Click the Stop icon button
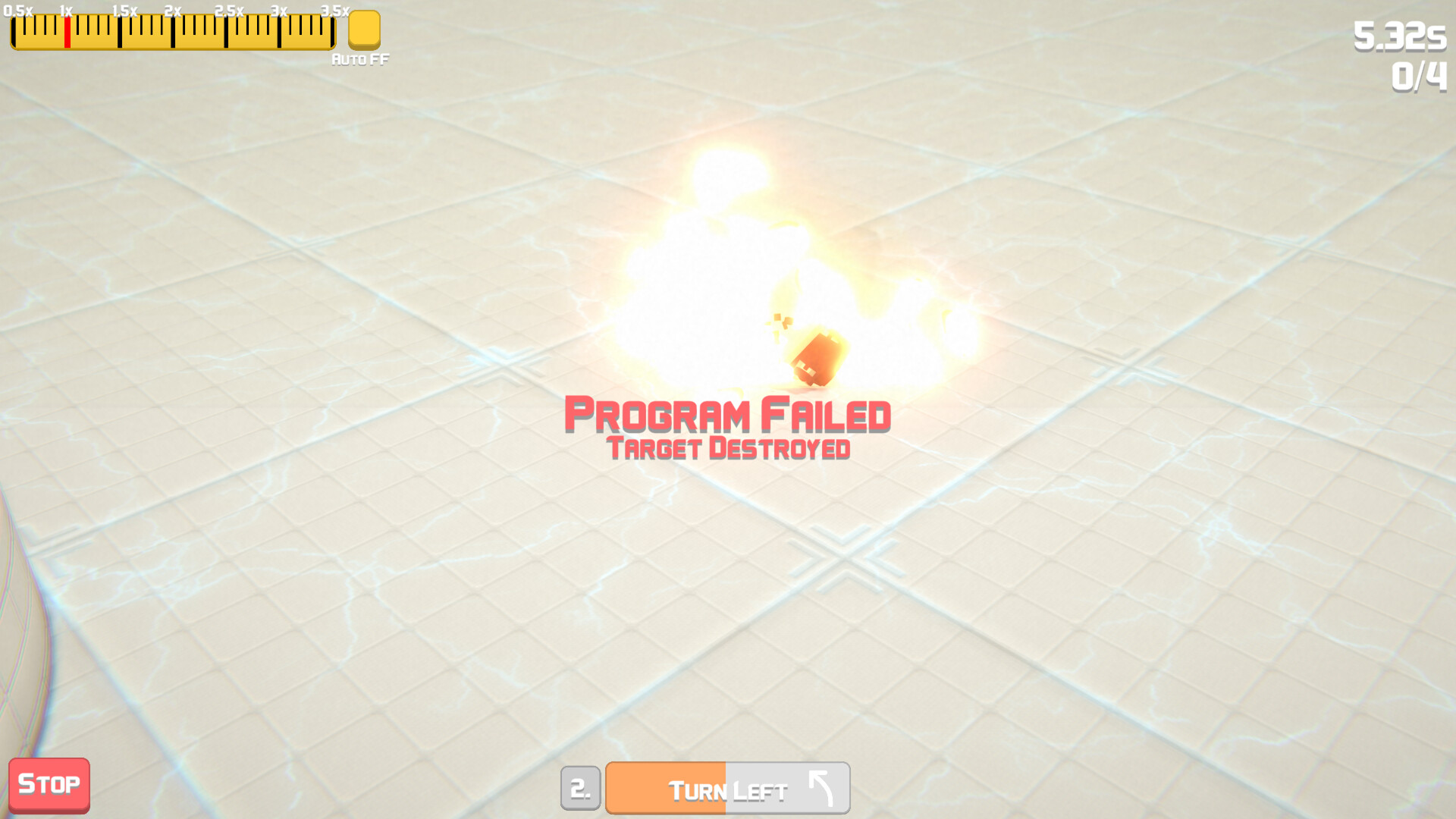Screen dimensions: 1456x819 pos(49,784)
